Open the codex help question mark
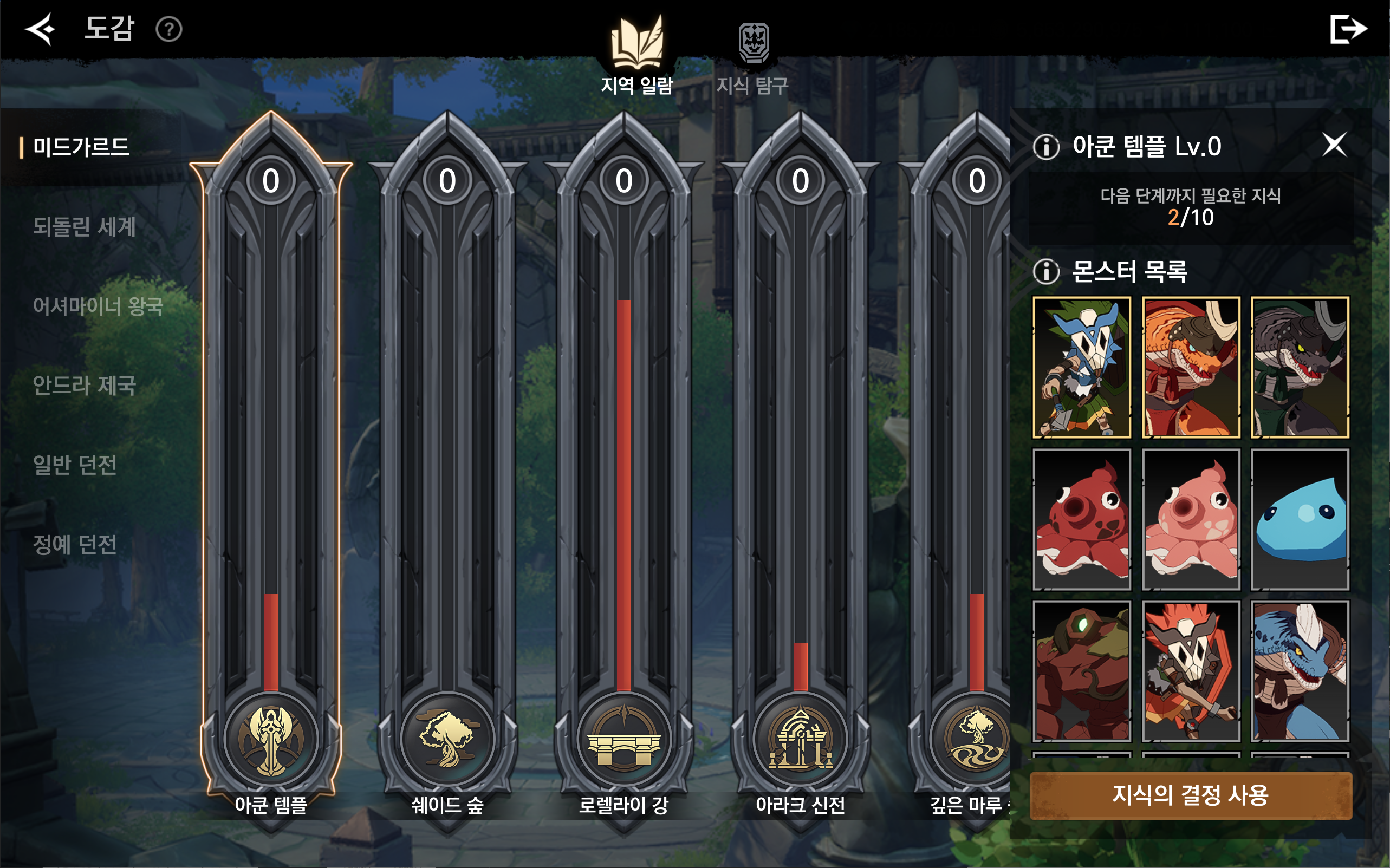The height and width of the screenshot is (868, 1390). [169, 29]
